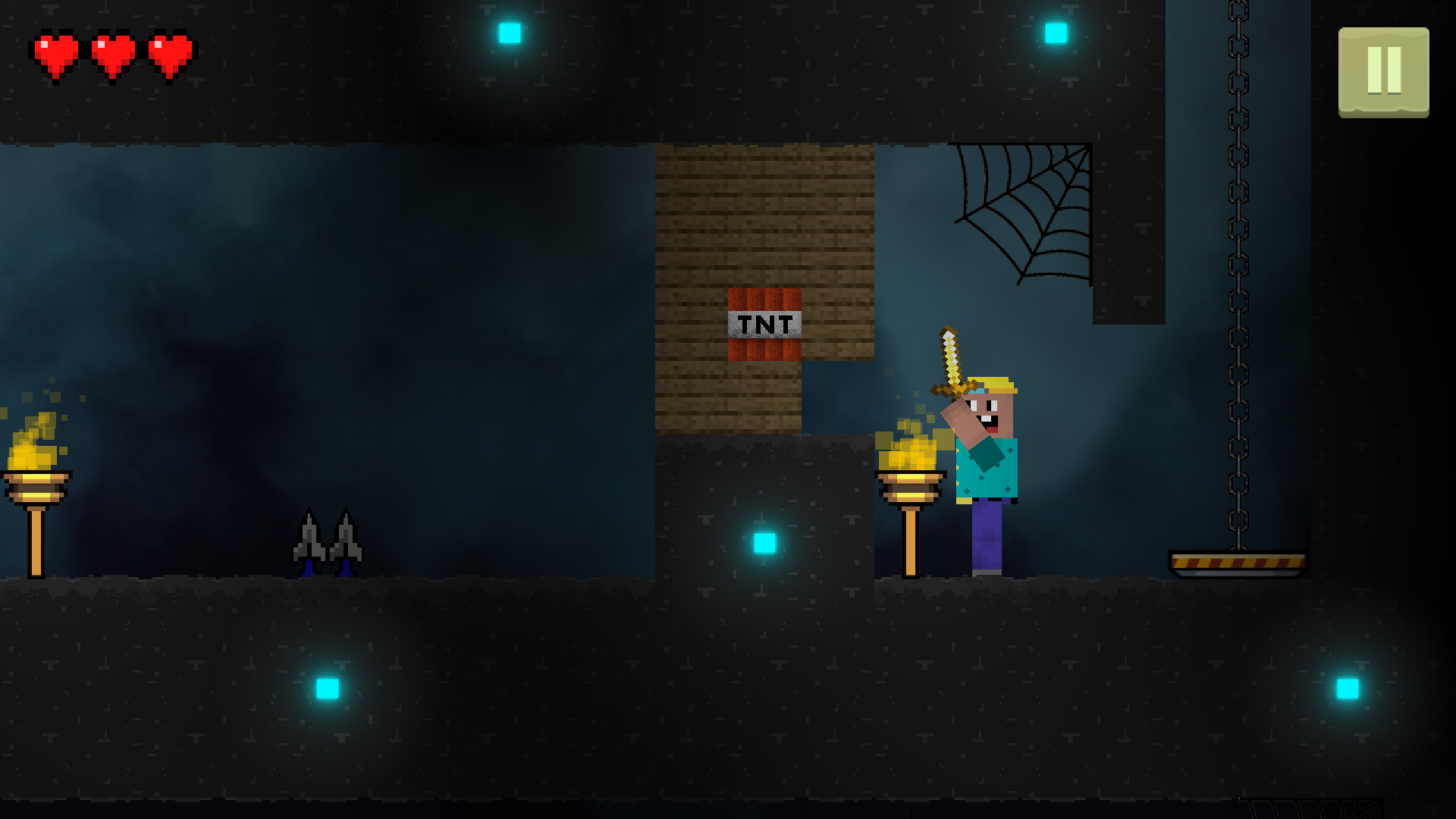Image resolution: width=1456 pixels, height=819 pixels.
Task: Select the TNT block
Action: coord(764,324)
